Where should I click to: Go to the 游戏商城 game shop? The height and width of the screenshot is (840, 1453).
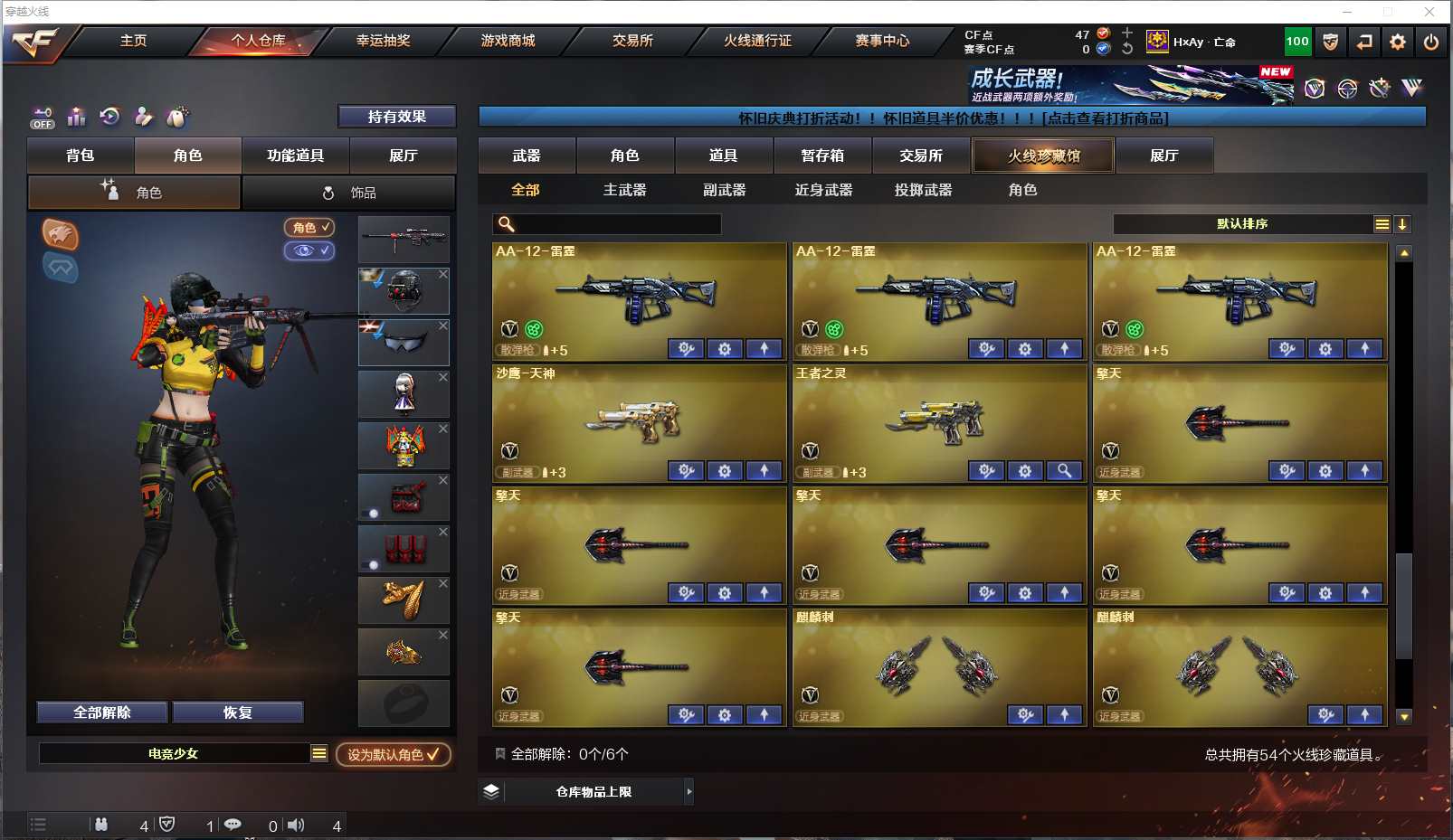508,41
